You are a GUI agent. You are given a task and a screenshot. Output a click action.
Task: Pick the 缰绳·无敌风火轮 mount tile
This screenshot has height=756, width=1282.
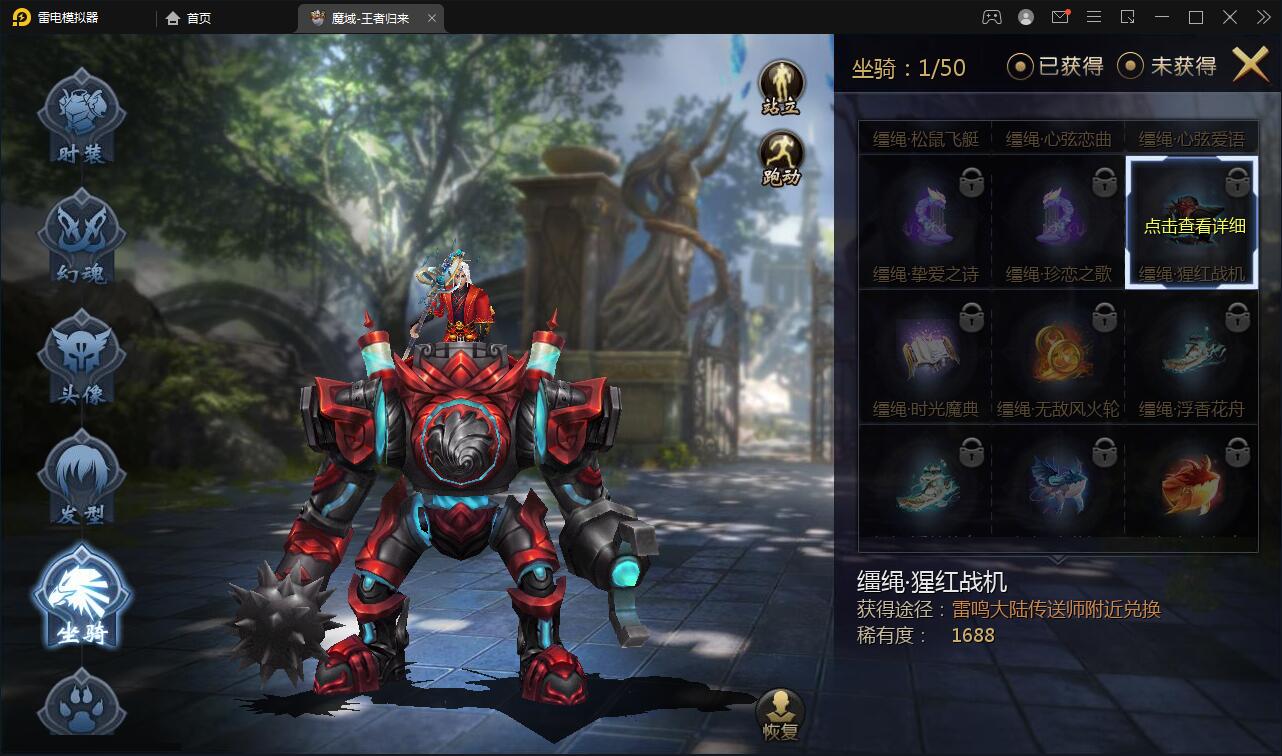coord(1058,357)
